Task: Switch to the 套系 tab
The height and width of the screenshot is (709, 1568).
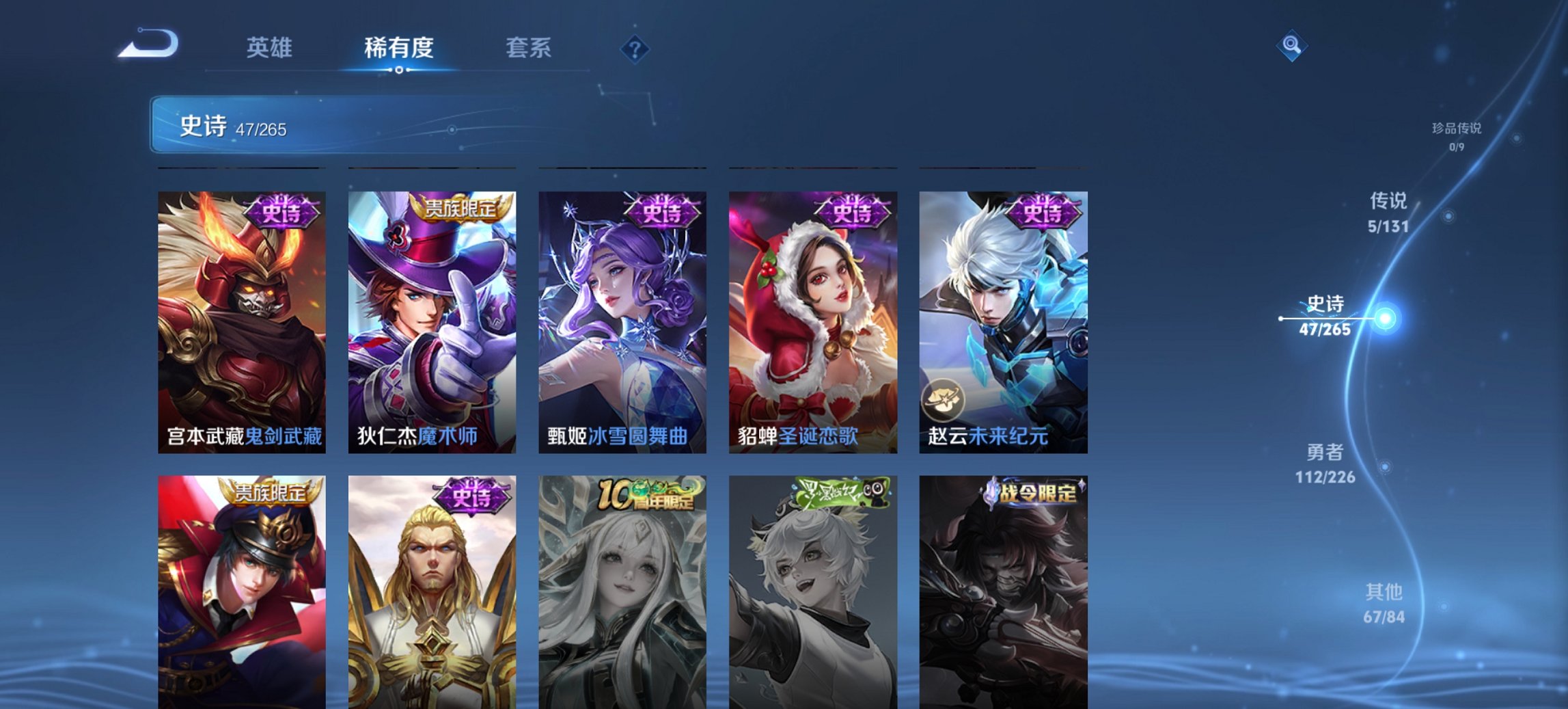Action: (x=528, y=48)
